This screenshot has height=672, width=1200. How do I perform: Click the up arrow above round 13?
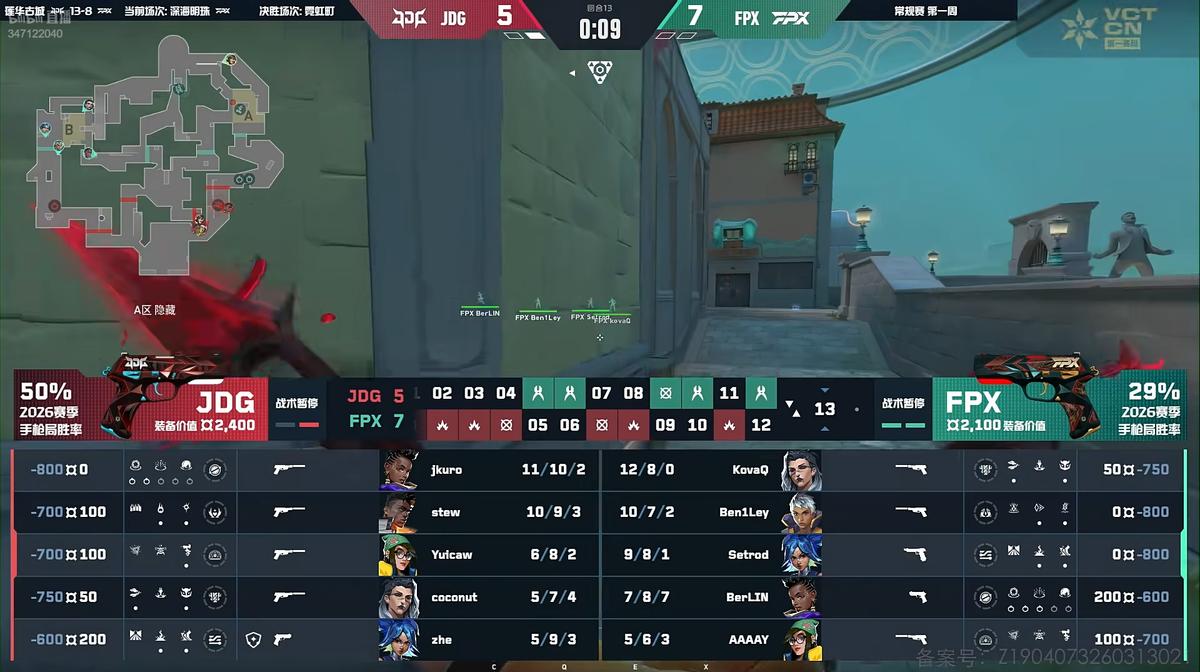pyautogui.click(x=824, y=389)
